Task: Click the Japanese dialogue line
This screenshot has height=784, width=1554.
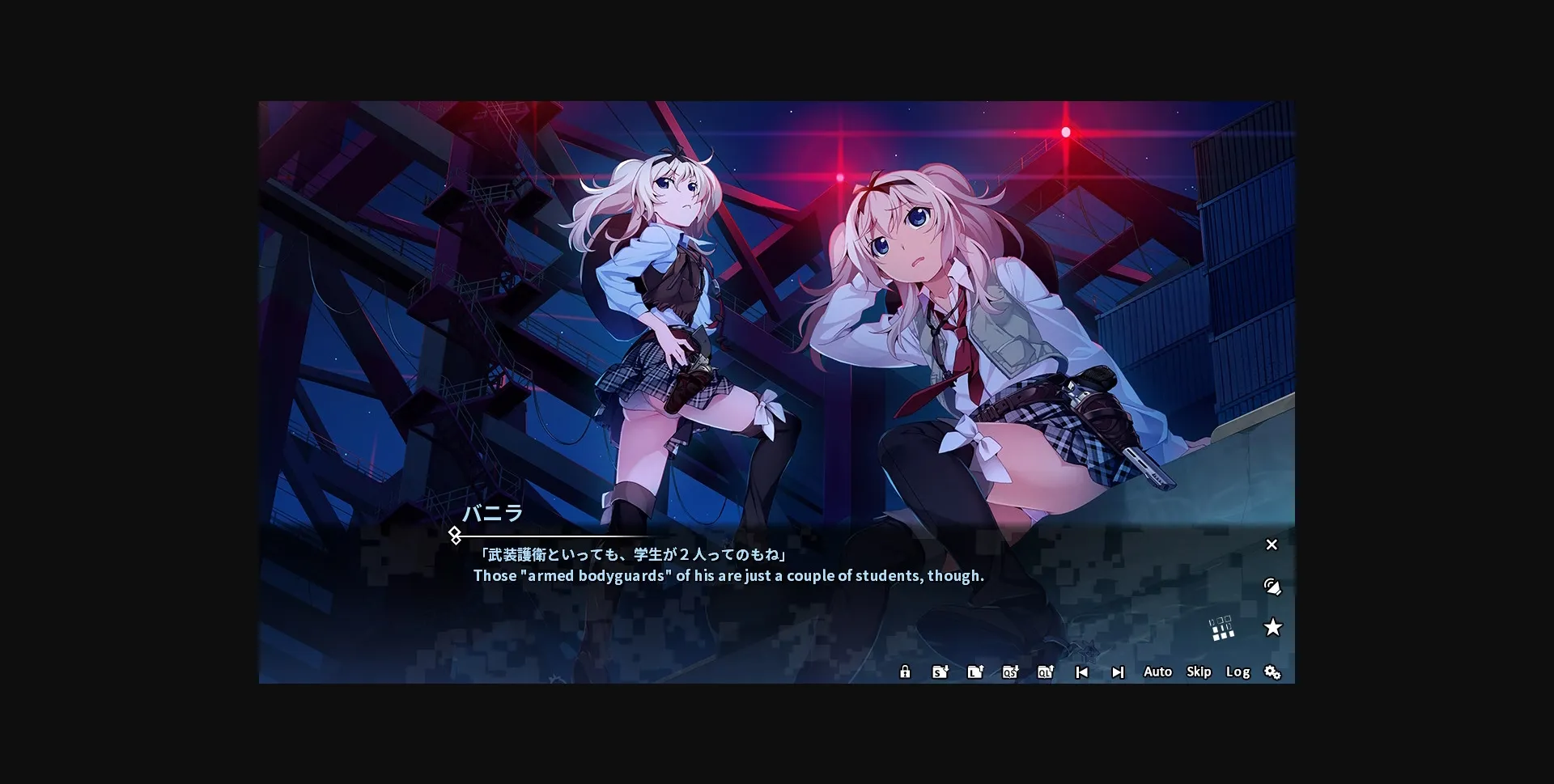Action: click(636, 553)
